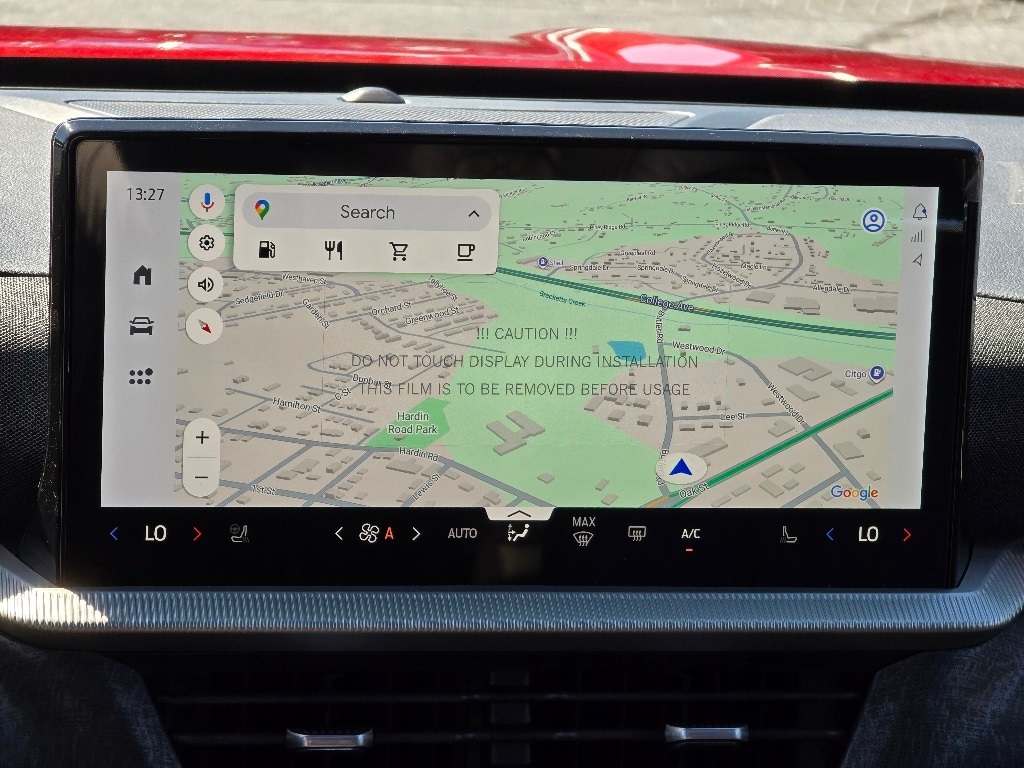This screenshot has width=1024, height=768.
Task: Collapse the search panel with the chevron arrow
Action: coord(473,213)
